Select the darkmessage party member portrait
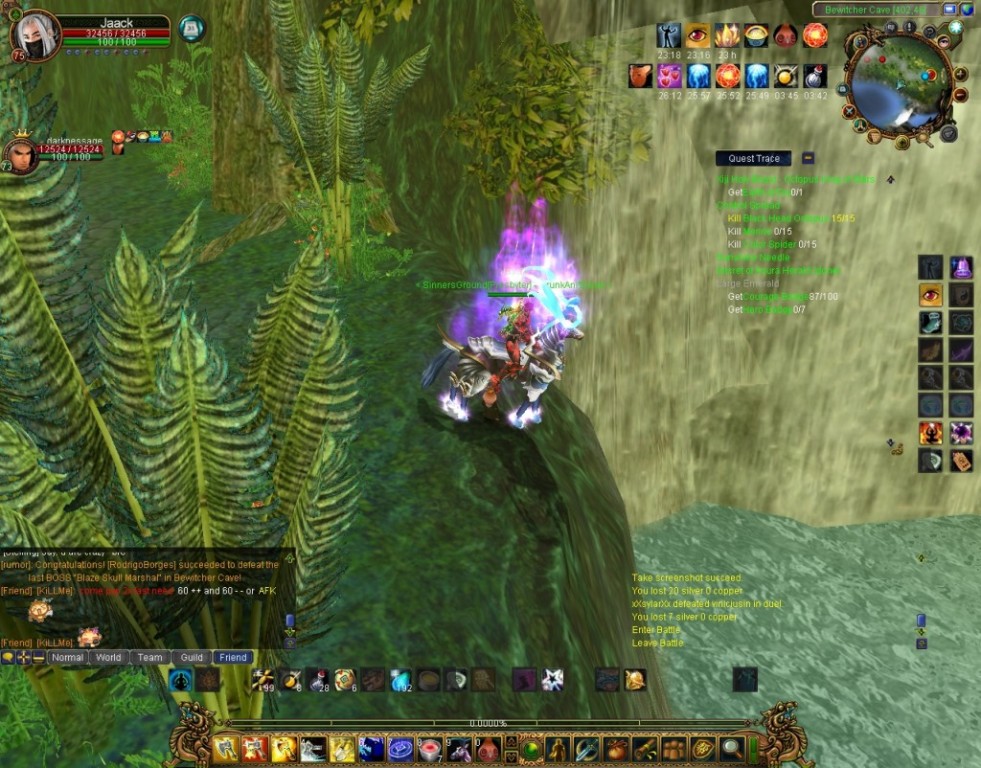Viewport: 981px width, 768px height. (x=20, y=154)
